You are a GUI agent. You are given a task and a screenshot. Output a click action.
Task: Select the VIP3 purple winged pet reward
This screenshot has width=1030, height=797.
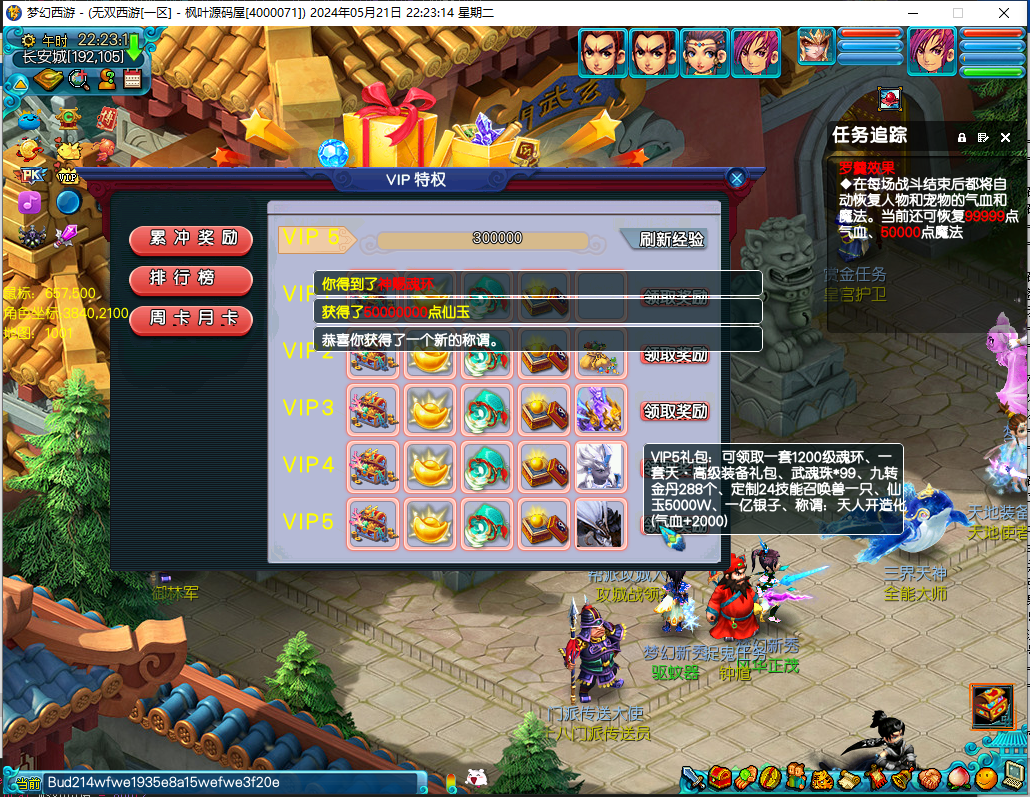tap(600, 410)
